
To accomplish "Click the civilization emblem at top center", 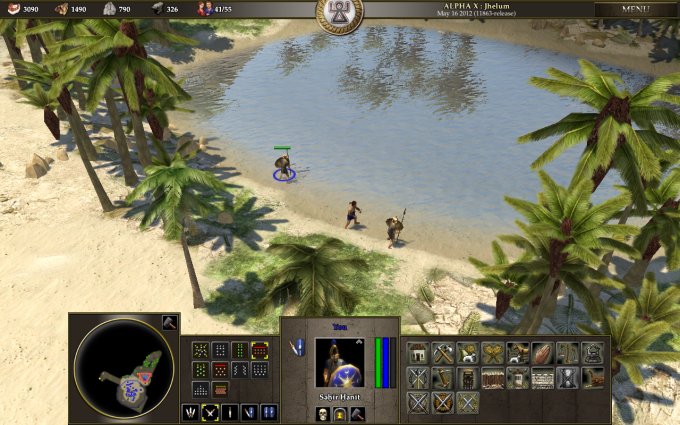I will [339, 10].
